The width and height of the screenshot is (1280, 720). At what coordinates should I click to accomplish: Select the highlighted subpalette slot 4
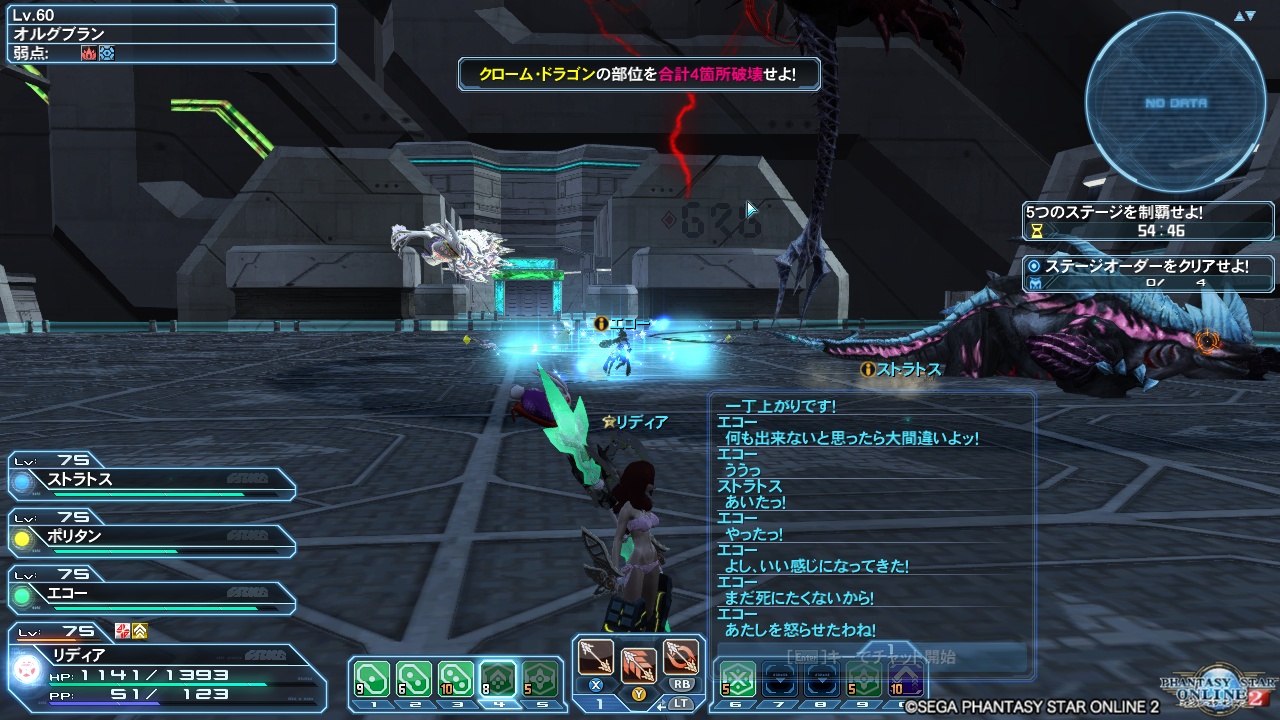[x=498, y=680]
